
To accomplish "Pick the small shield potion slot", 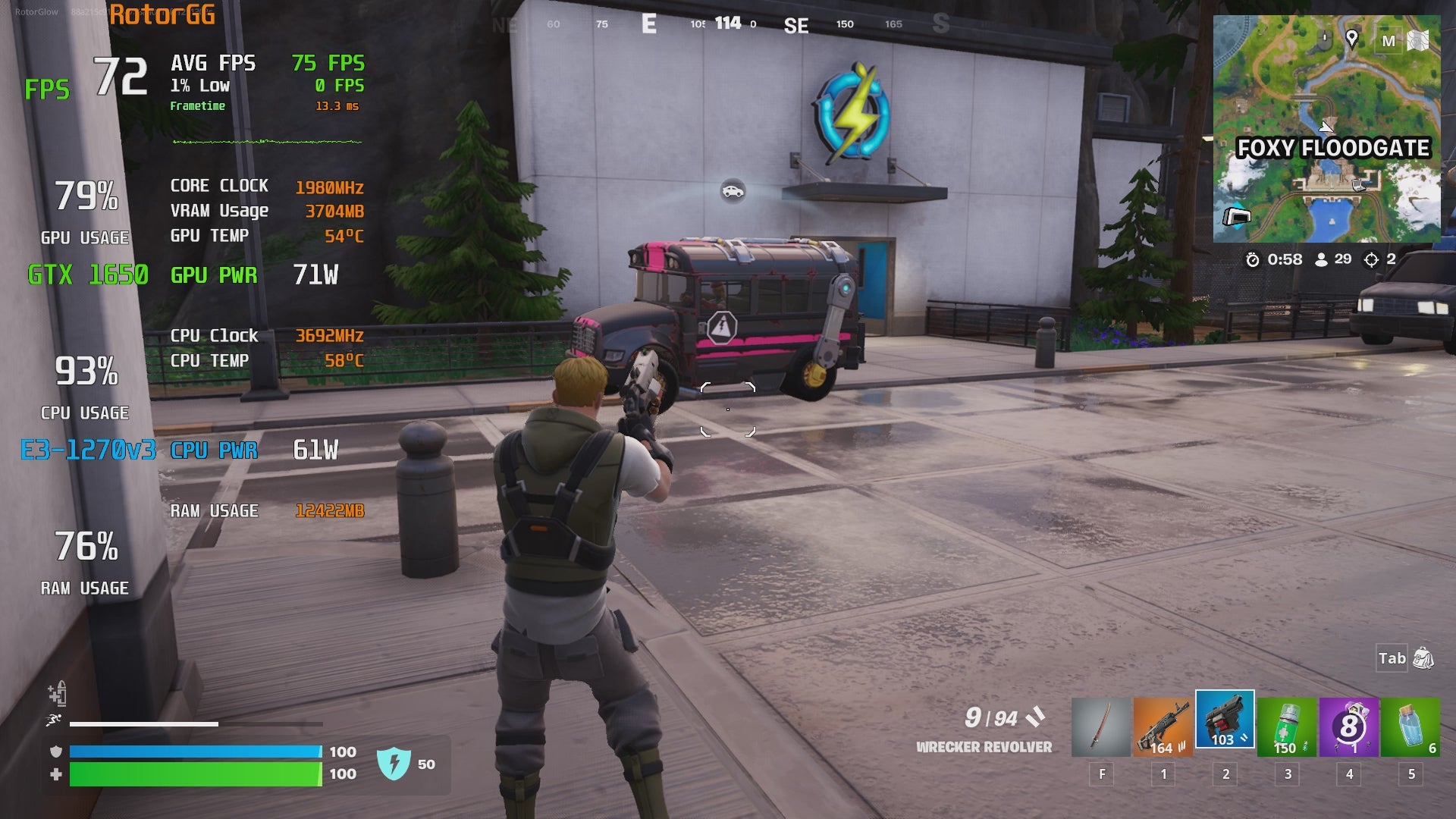I will (1410, 728).
